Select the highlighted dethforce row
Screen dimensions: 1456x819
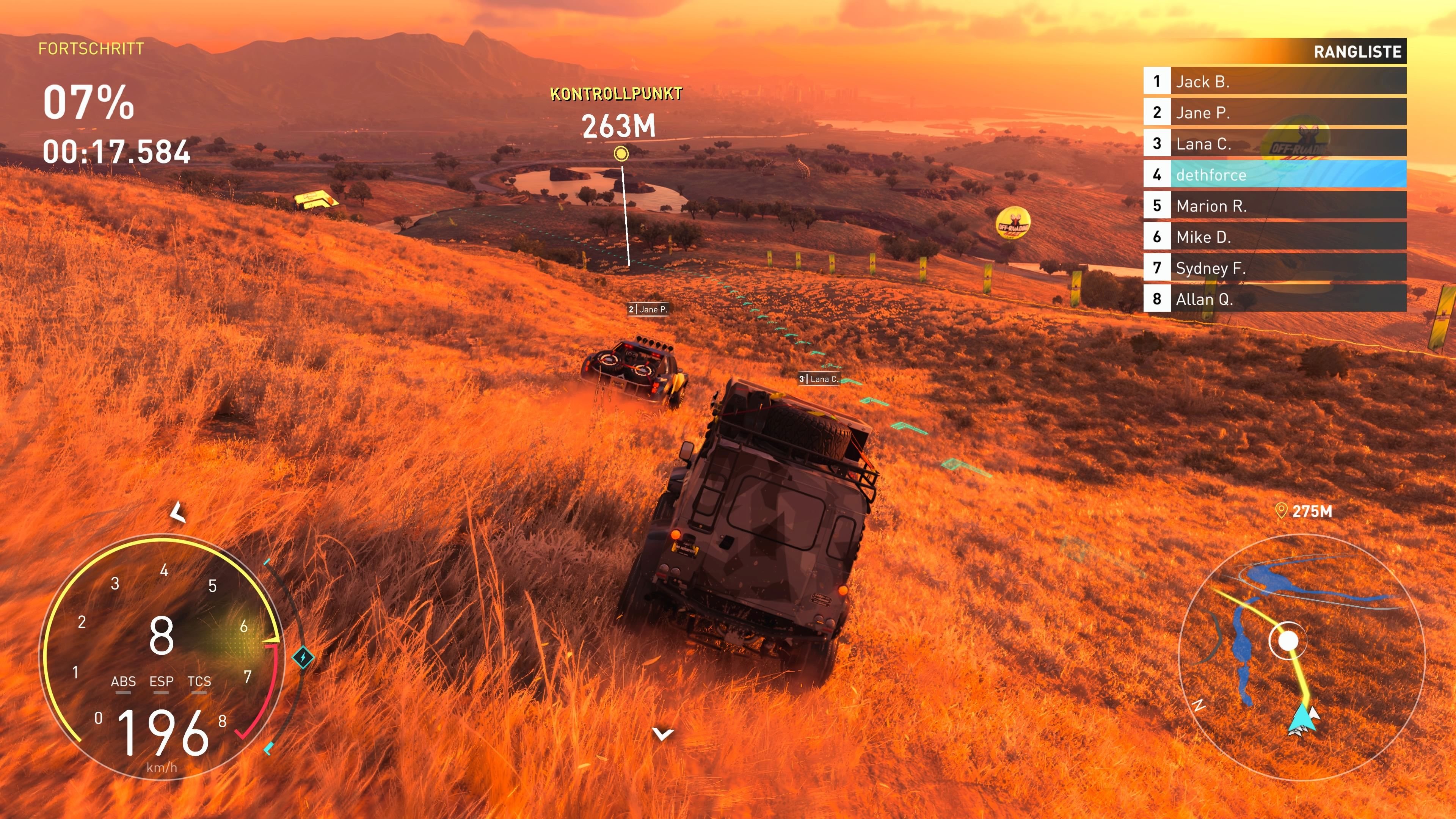pyautogui.click(x=1274, y=175)
